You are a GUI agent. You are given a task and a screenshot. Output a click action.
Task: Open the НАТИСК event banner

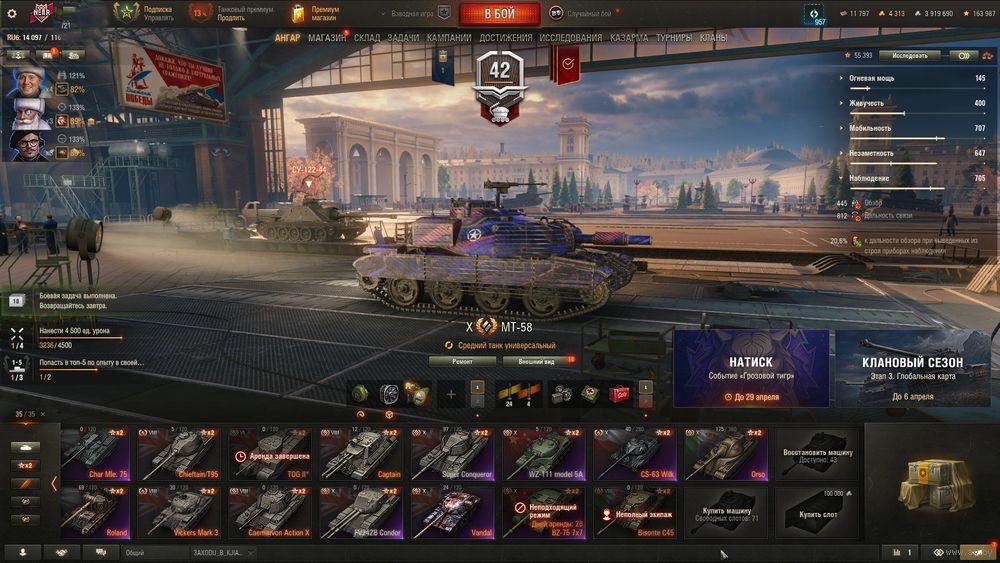(x=750, y=368)
